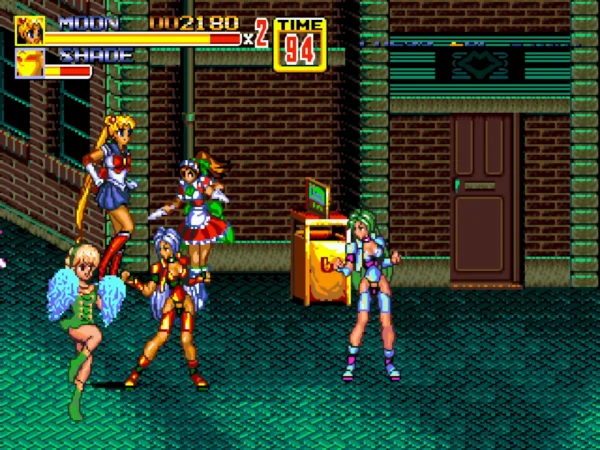Select the Shade enemy portrait

click(29, 64)
